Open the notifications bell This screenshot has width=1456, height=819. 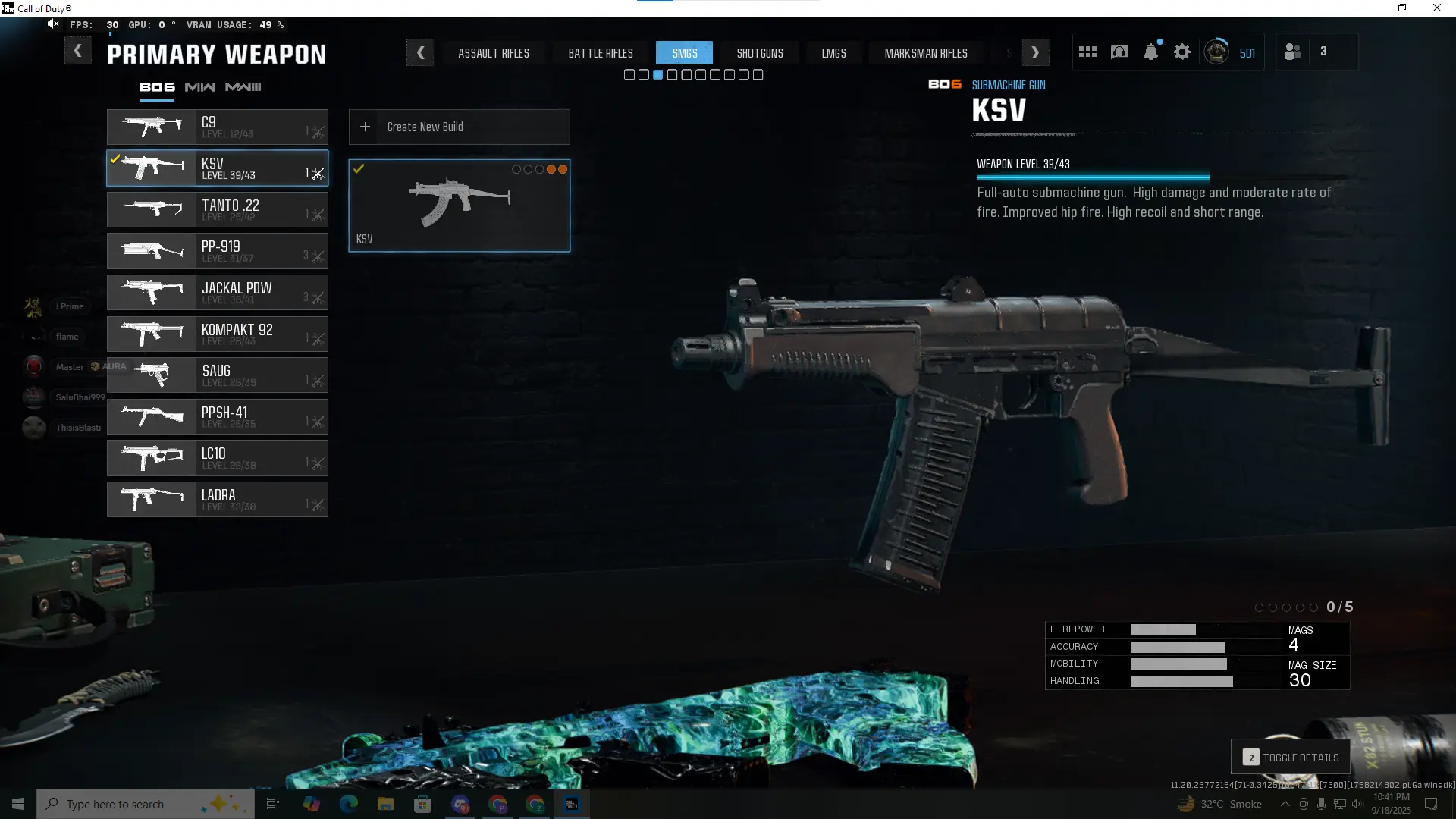click(1150, 52)
